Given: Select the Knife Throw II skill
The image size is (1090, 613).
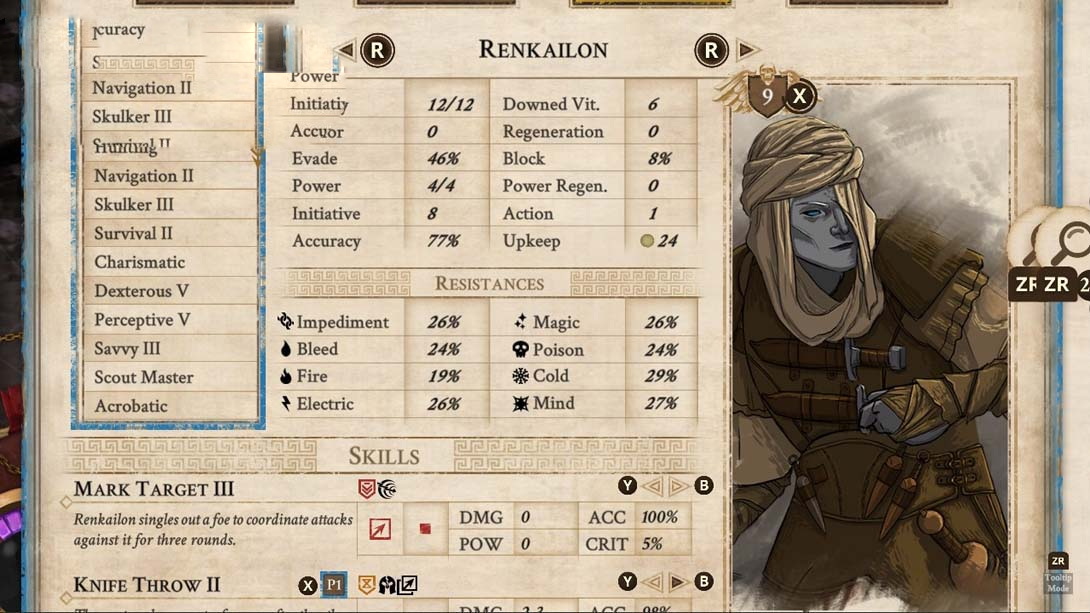Looking at the screenshot, I should point(146,585).
